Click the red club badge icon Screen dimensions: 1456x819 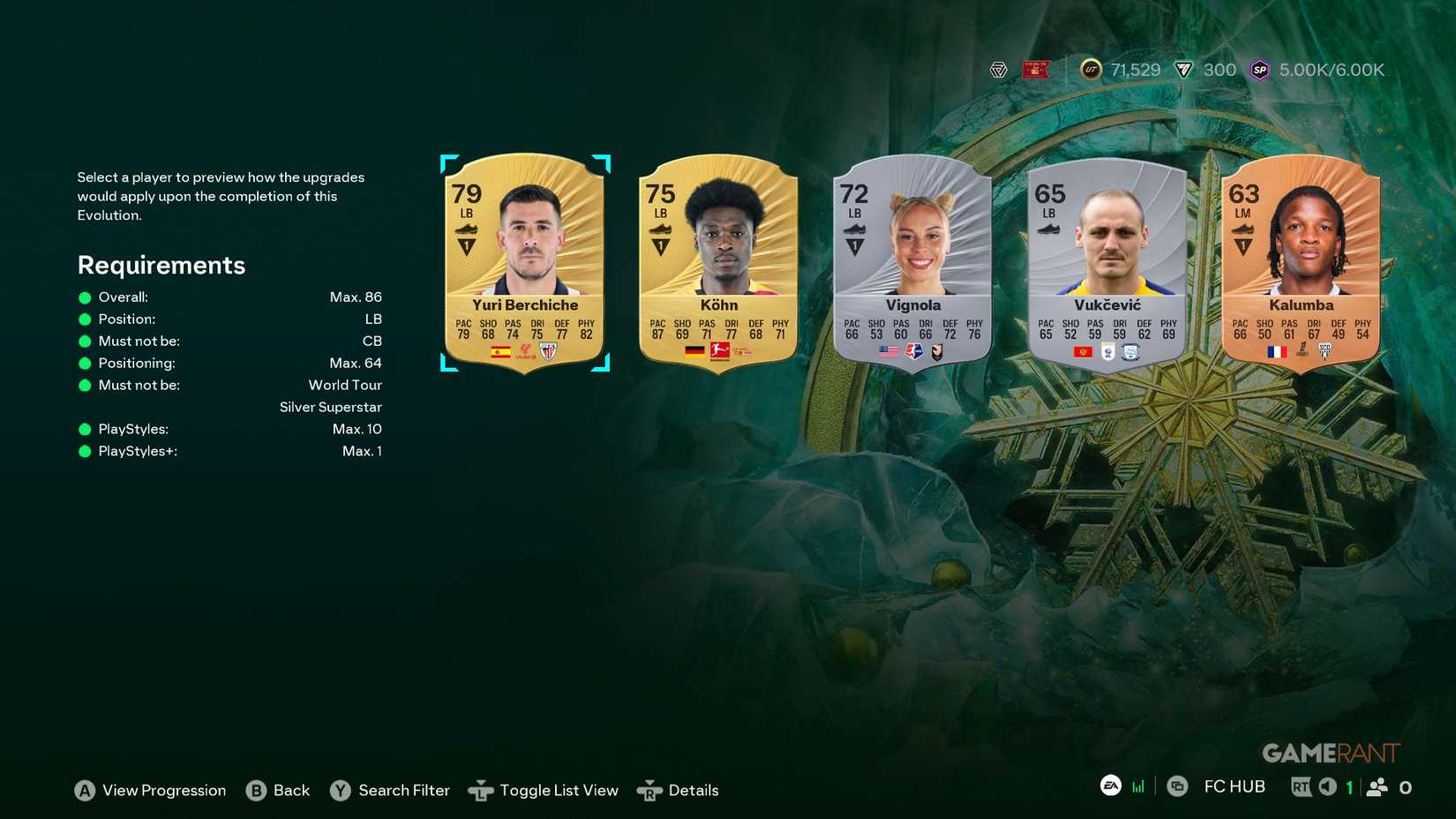click(x=1035, y=70)
